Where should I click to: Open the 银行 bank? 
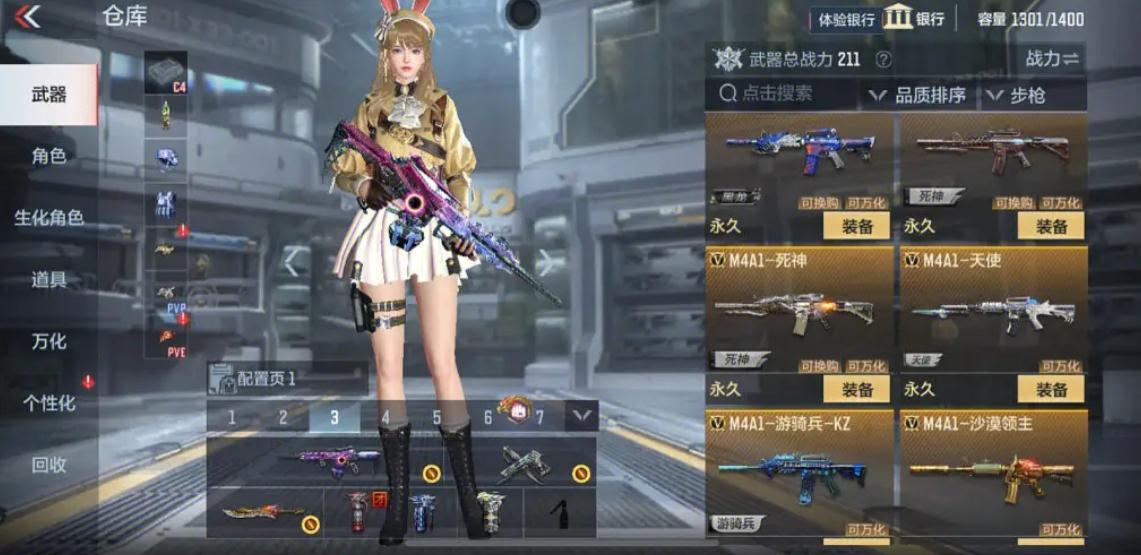(x=915, y=19)
